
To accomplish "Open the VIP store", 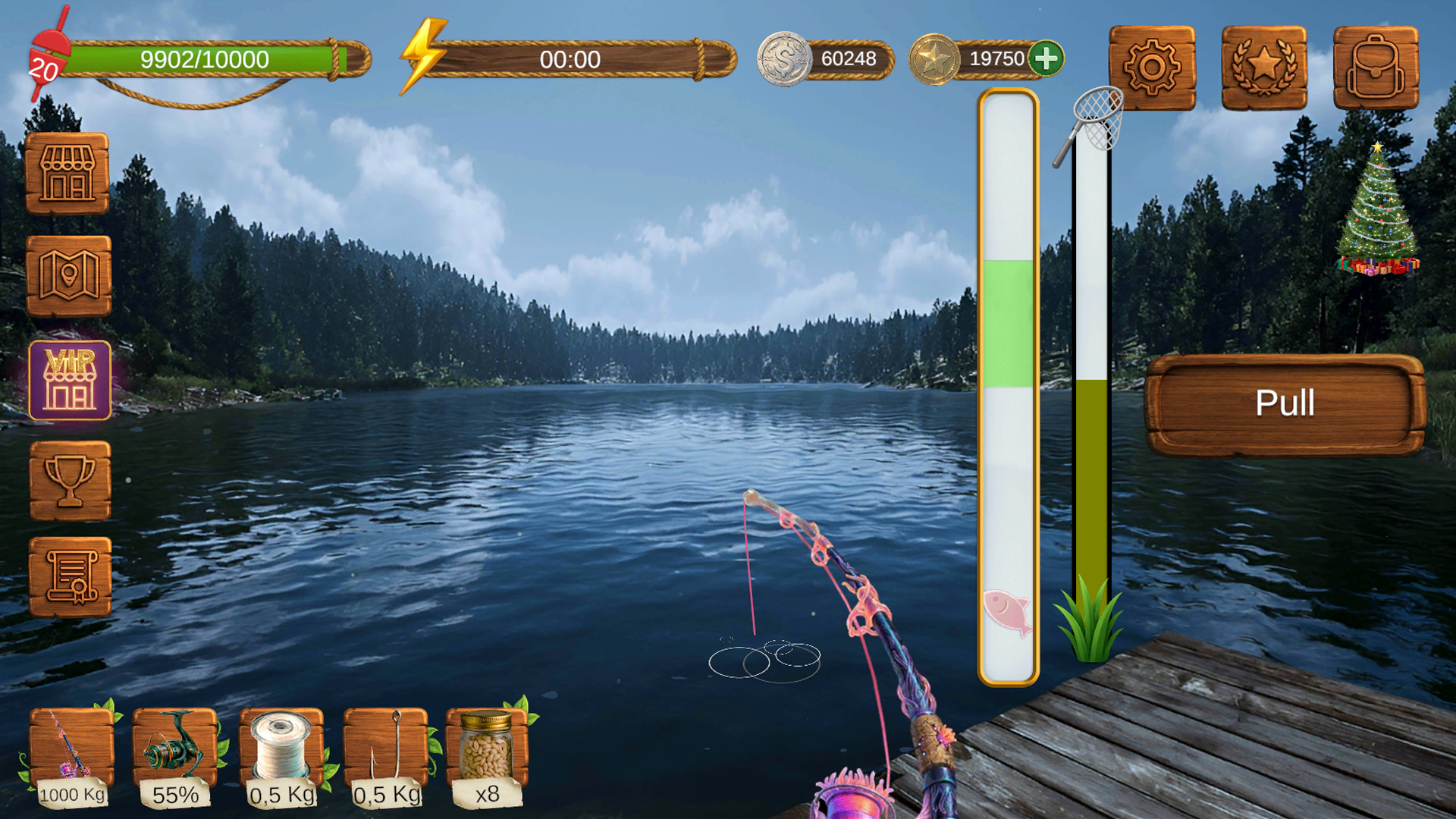I will [70, 379].
